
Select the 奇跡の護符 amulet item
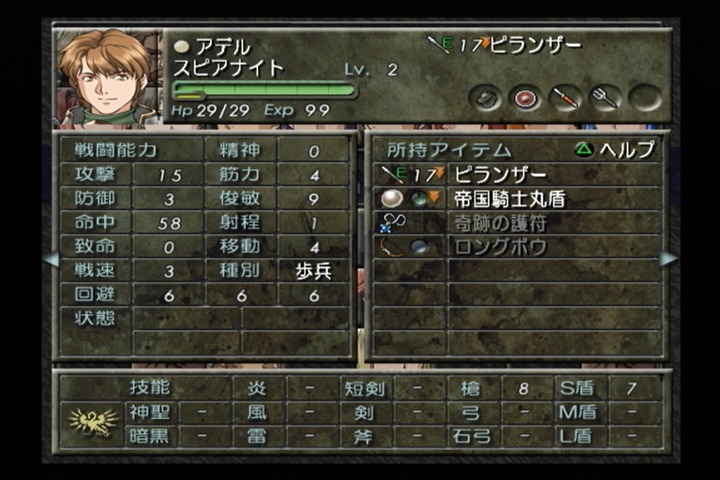coord(502,222)
